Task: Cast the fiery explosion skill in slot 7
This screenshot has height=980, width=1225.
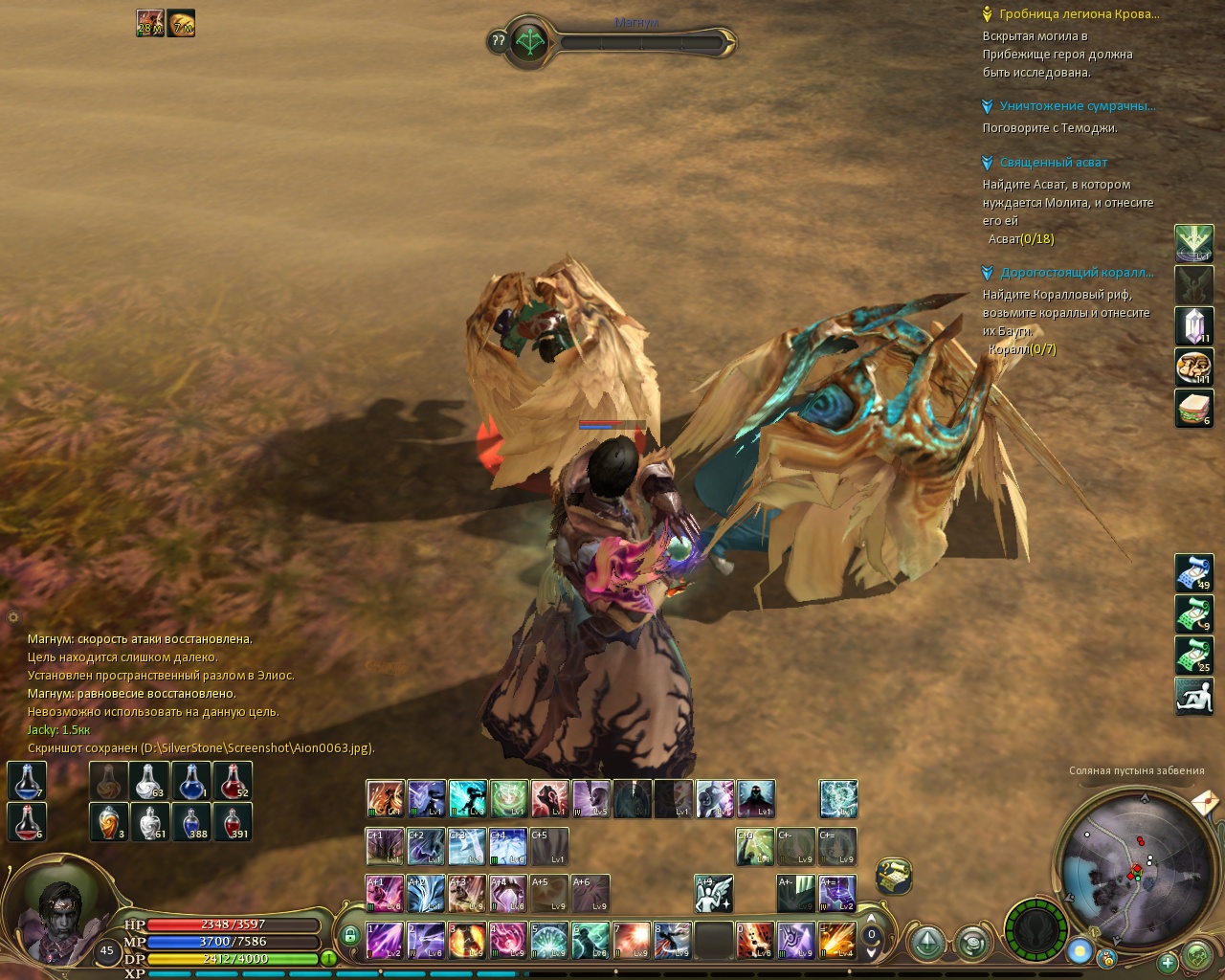Action: 632,940
